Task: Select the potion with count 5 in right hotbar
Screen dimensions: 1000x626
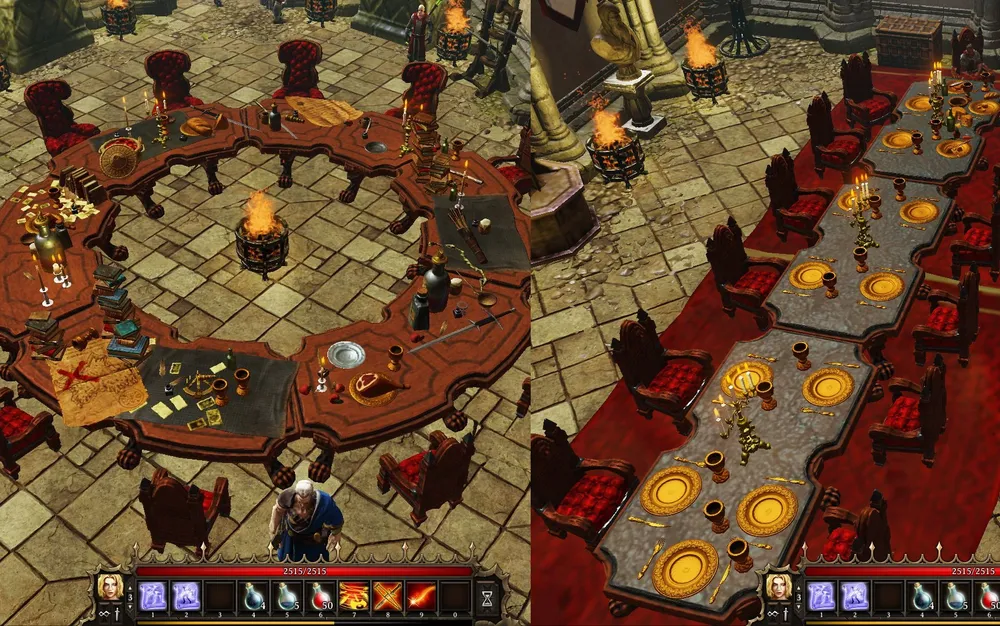Action: coord(957,596)
